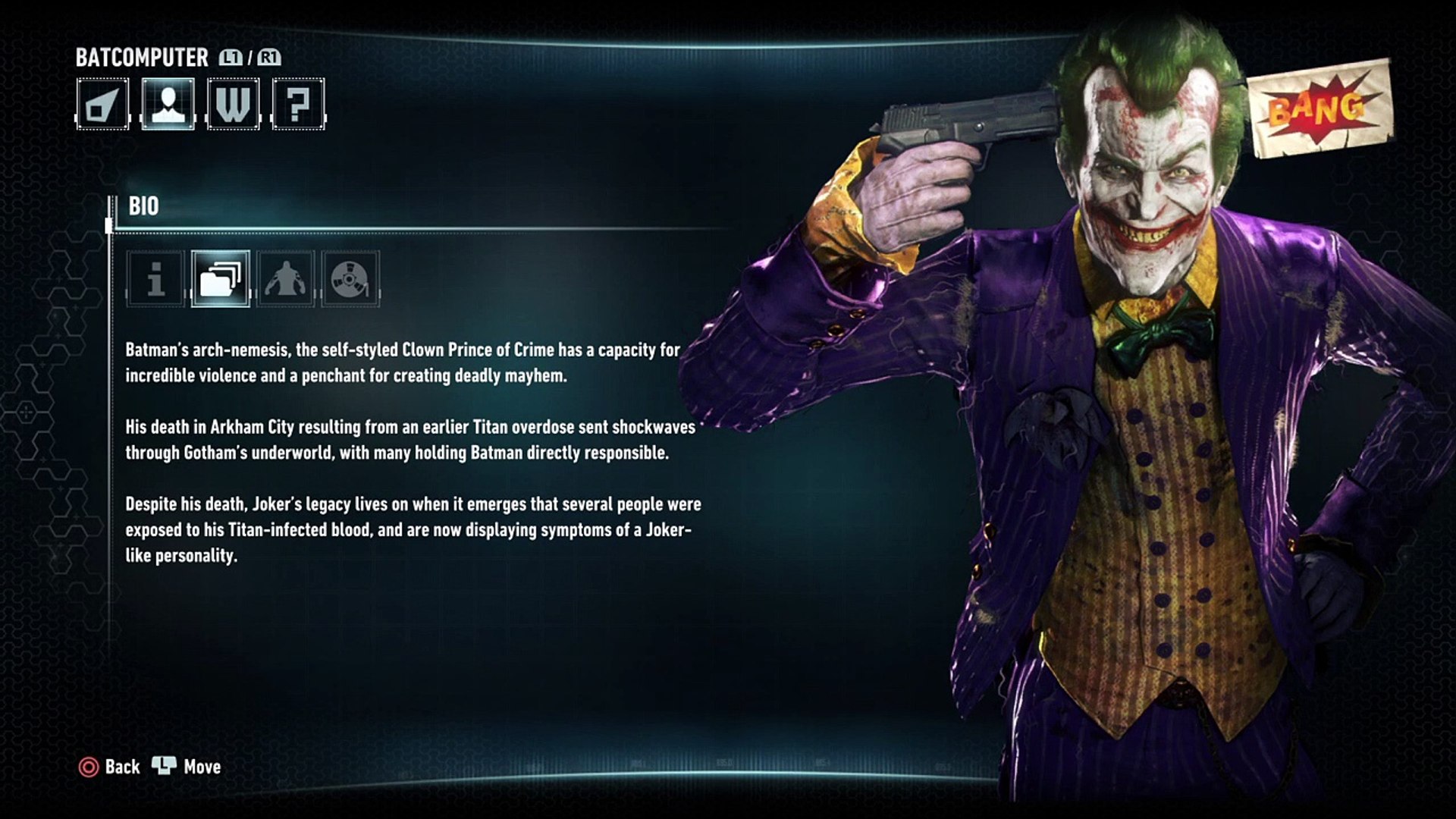
Task: Open the audio tape reel section
Action: click(350, 279)
